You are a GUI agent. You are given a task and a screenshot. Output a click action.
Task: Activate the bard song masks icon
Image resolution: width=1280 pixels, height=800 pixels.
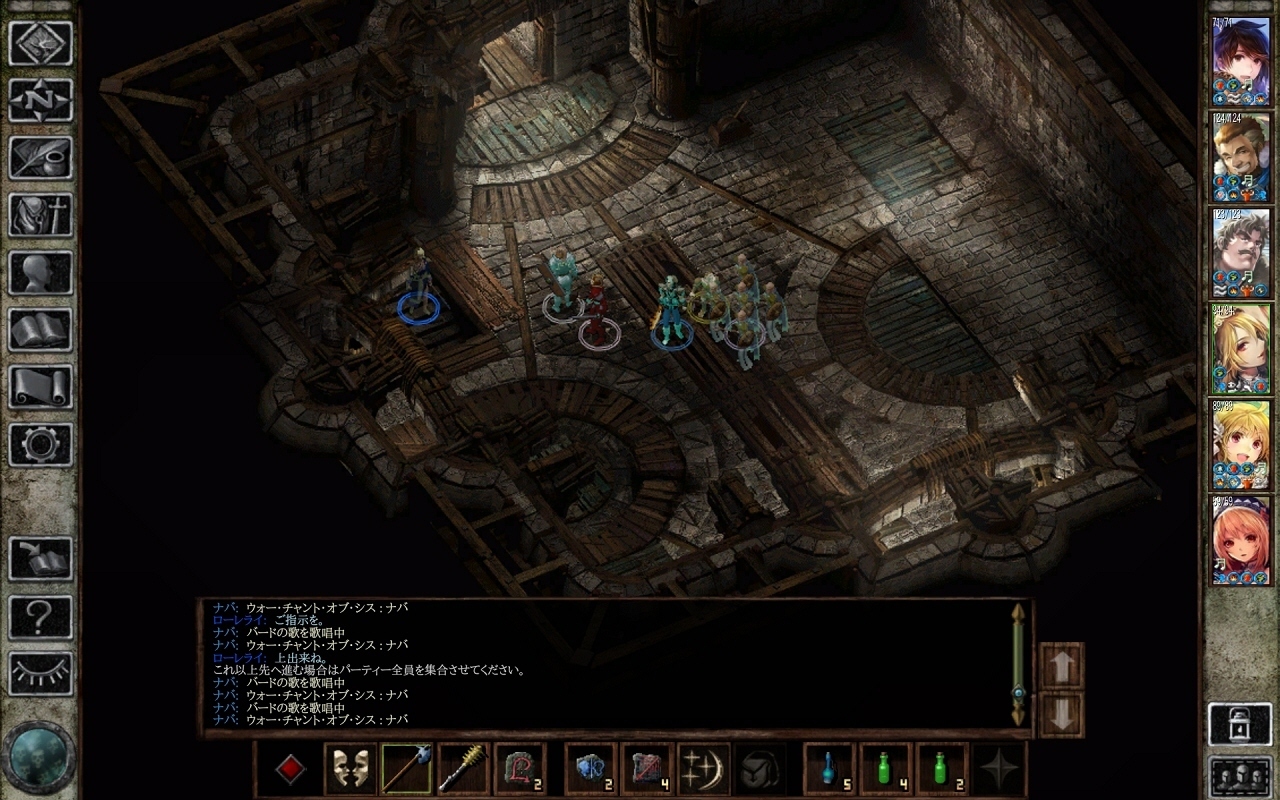coord(351,770)
